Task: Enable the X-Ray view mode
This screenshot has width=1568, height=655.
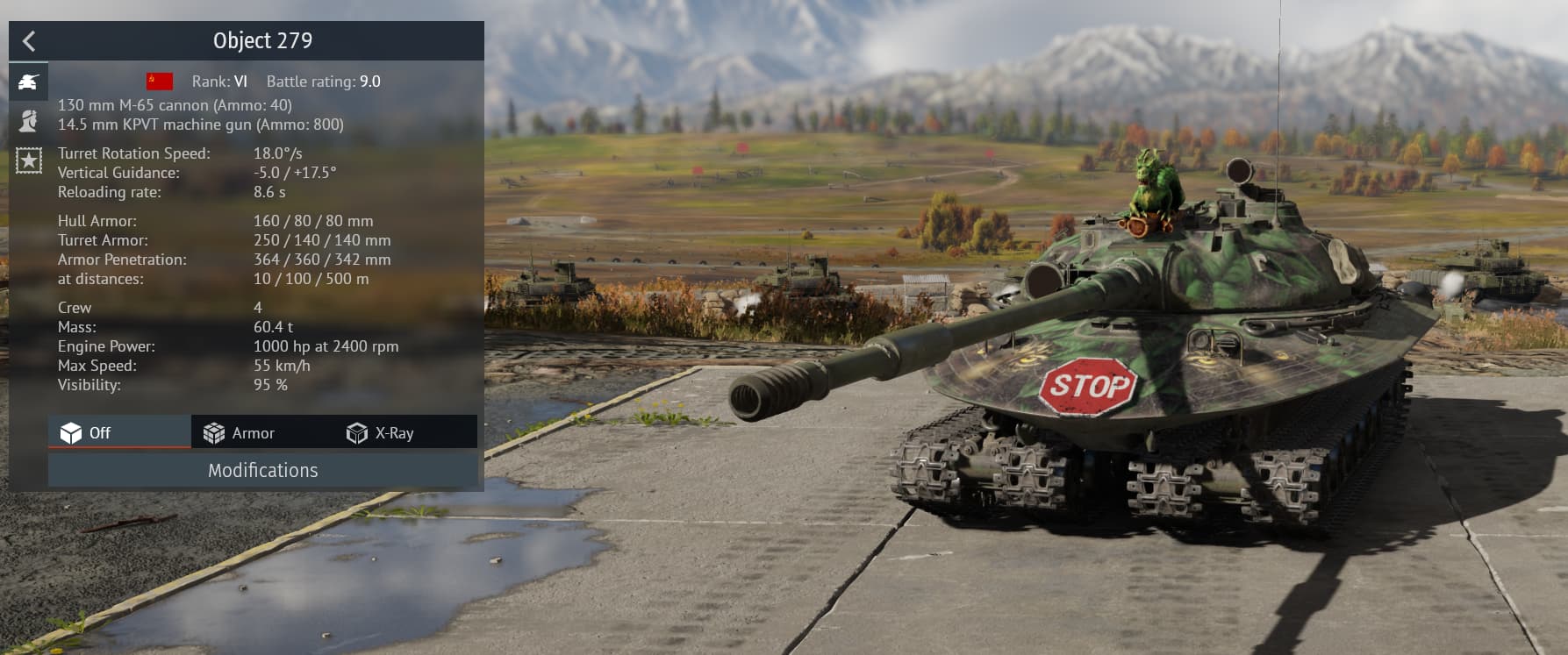Action: [381, 433]
